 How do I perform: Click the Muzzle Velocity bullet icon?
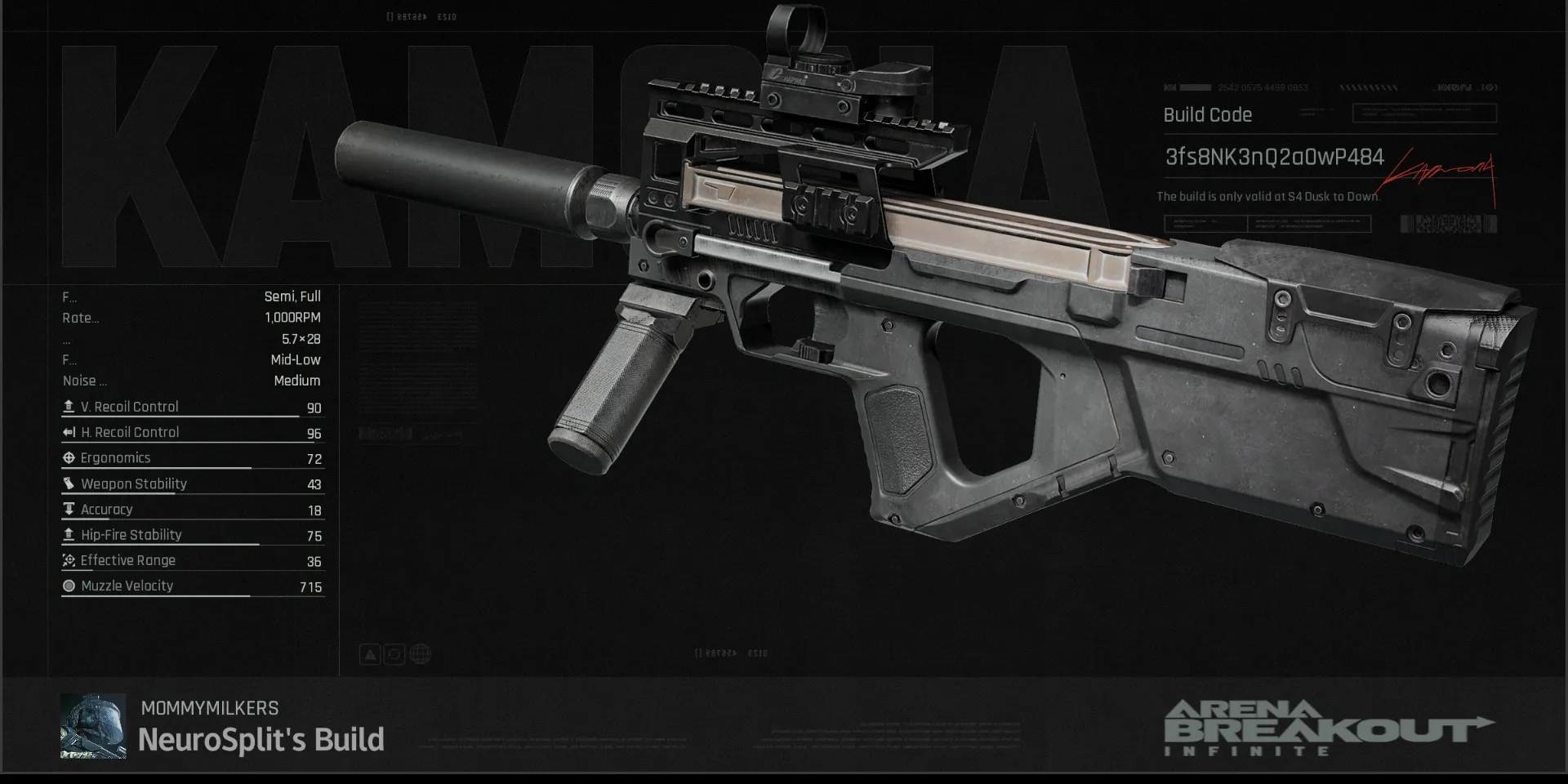pos(69,586)
